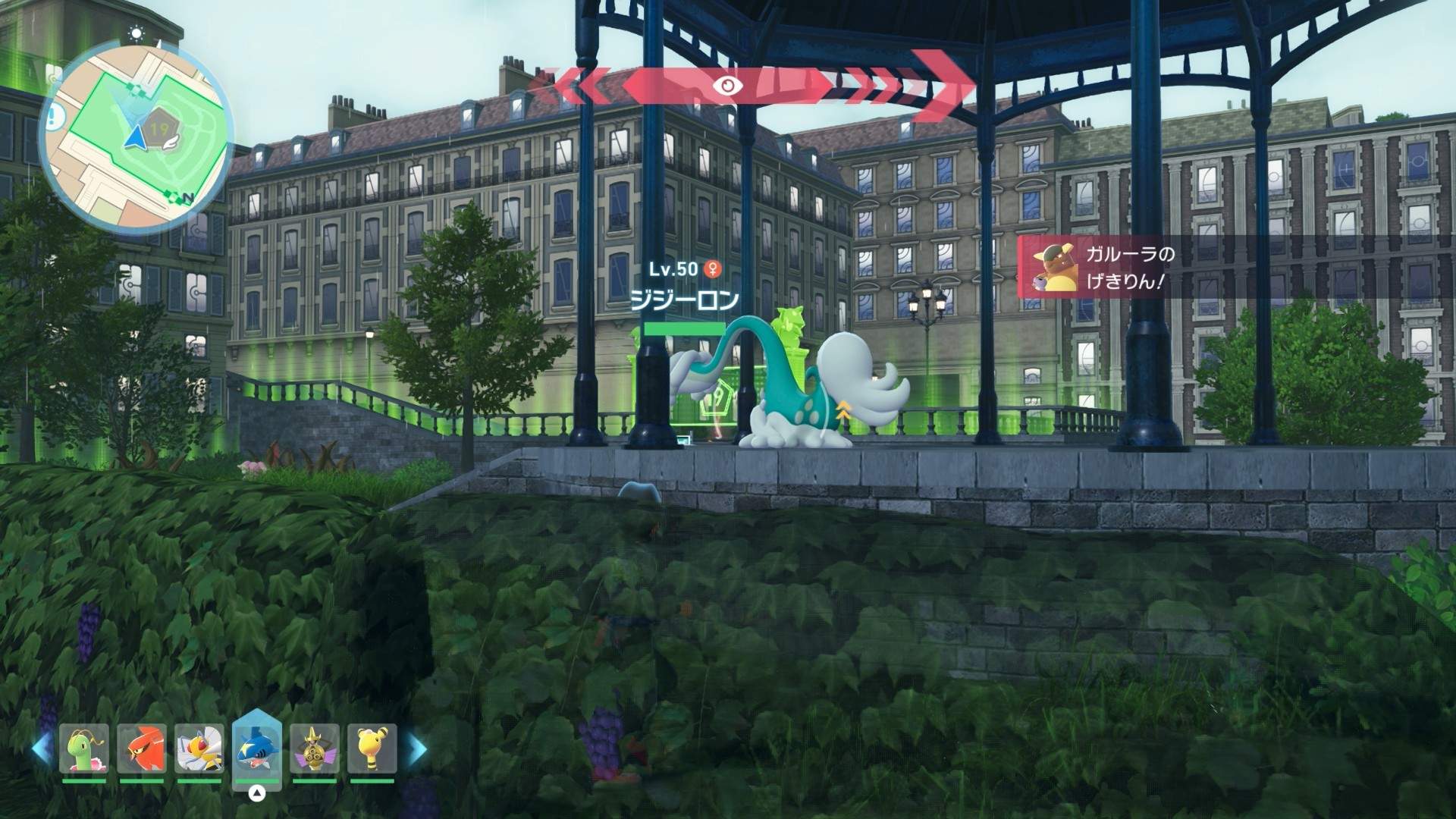Click the left party scroll arrow

(x=42, y=748)
